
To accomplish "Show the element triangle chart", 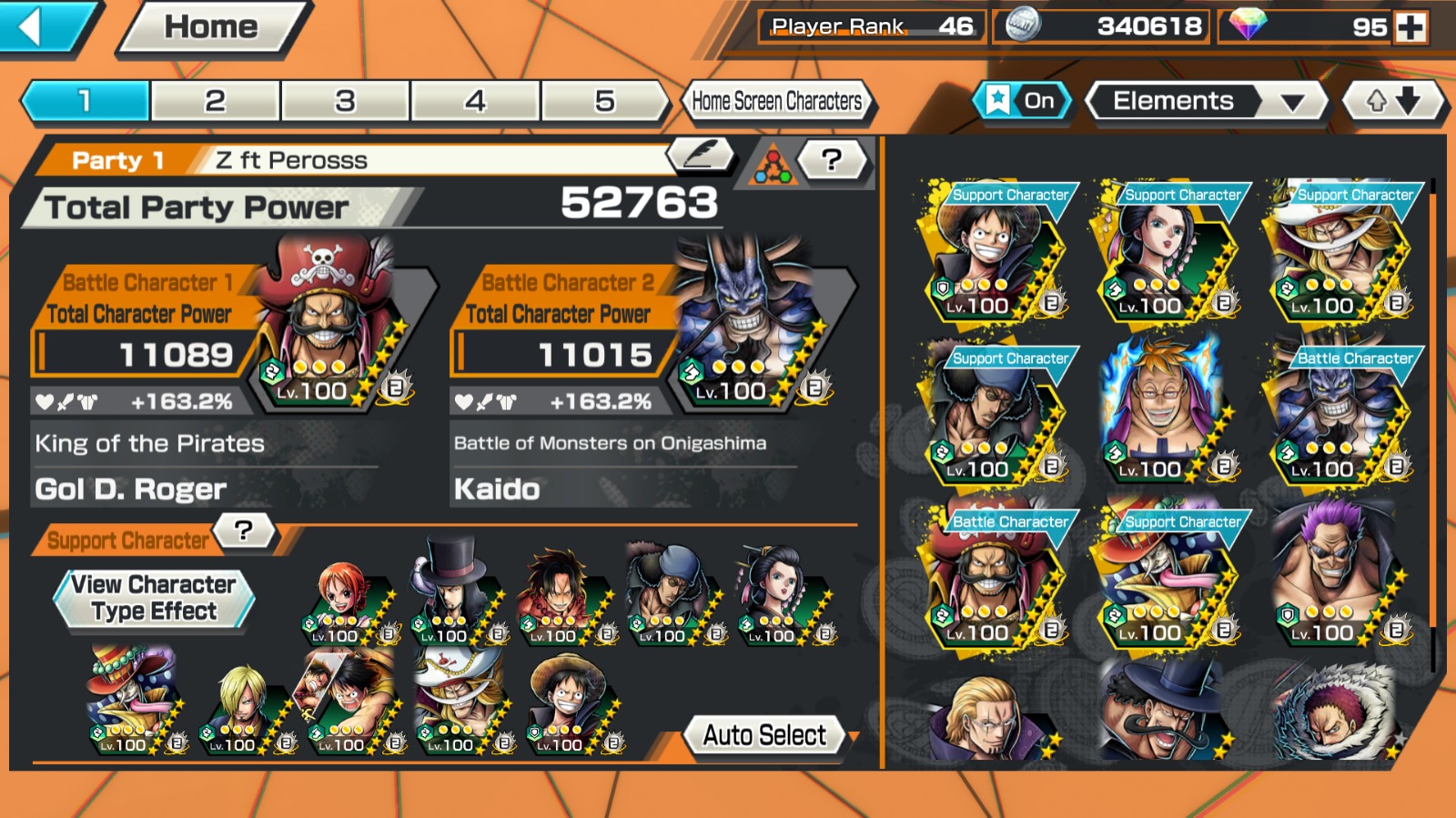I will (x=772, y=166).
